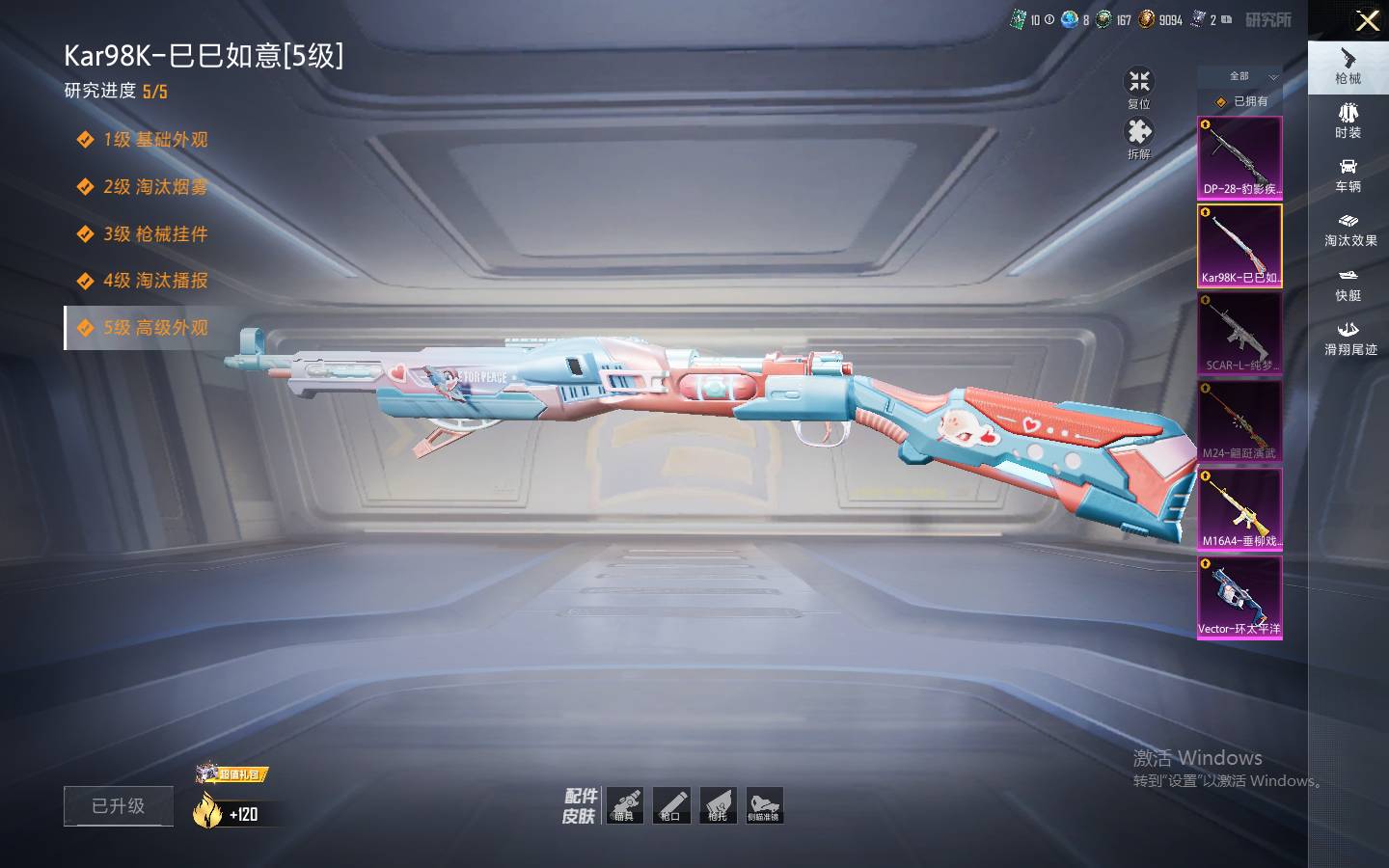Viewport: 1389px width, 868px height.
Task: Select the 1级 基础外观 level entry
Action: tap(154, 140)
